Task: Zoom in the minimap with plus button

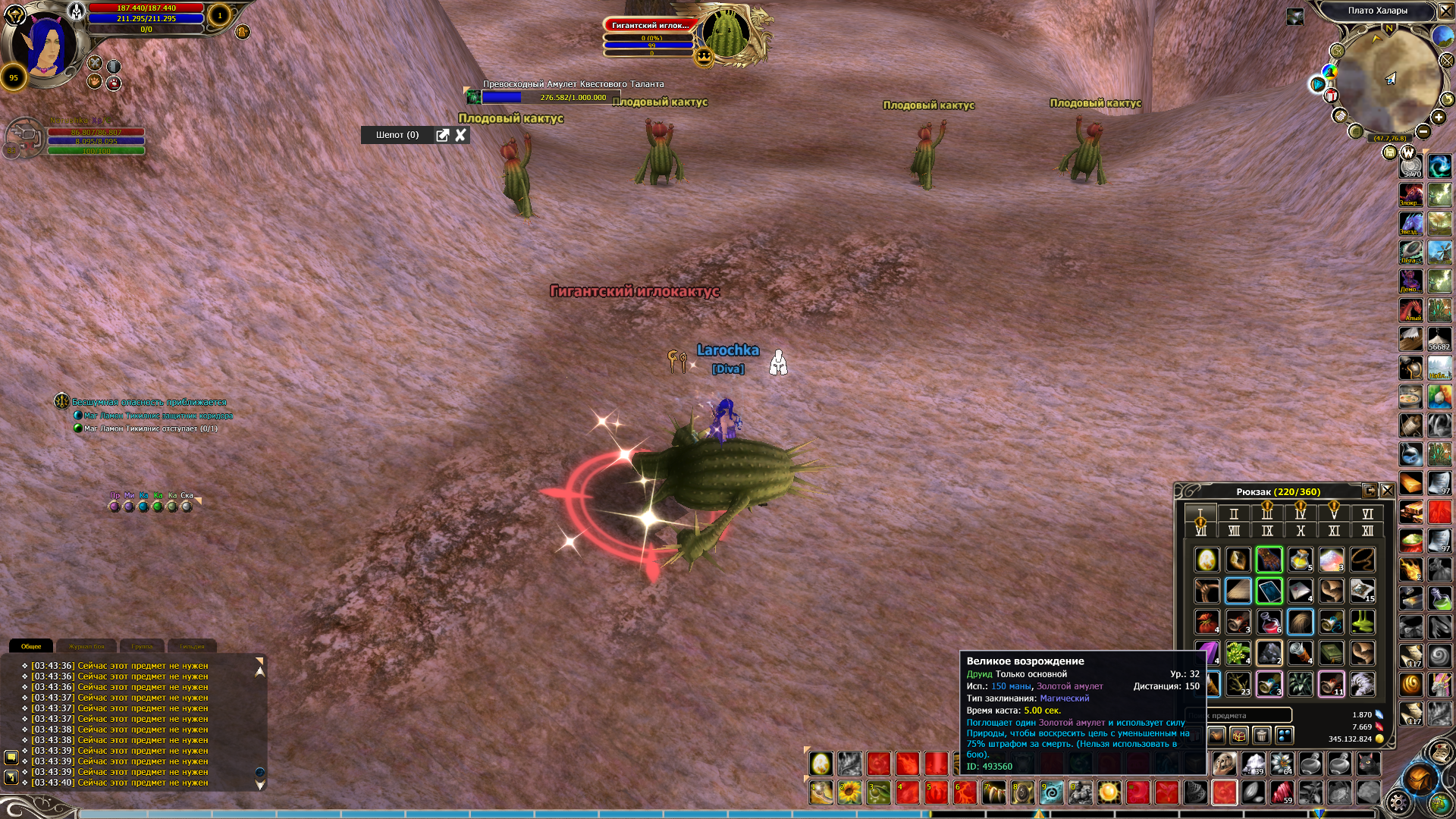Action: click(1439, 117)
